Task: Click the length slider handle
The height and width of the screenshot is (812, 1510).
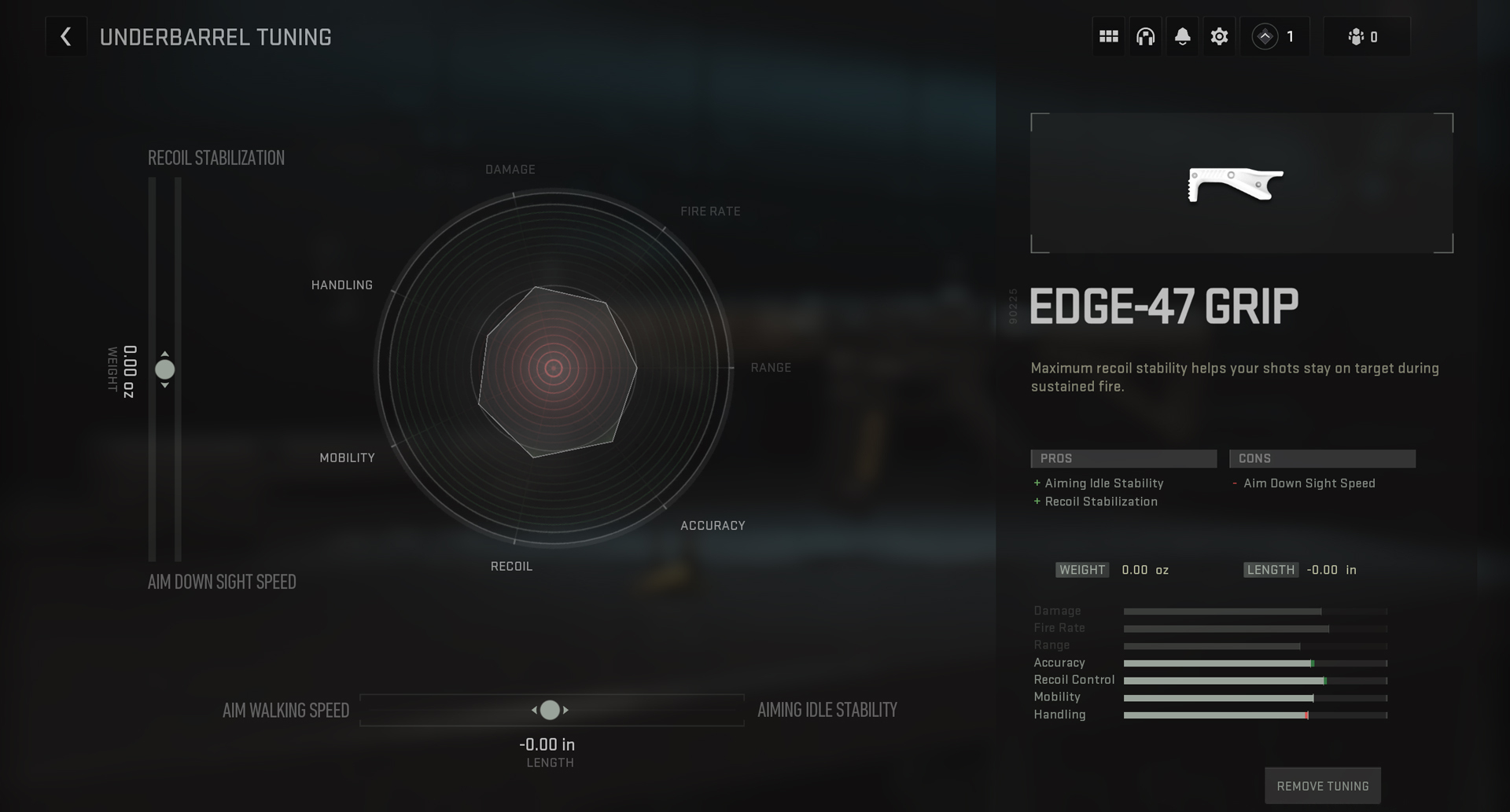Action: click(550, 710)
